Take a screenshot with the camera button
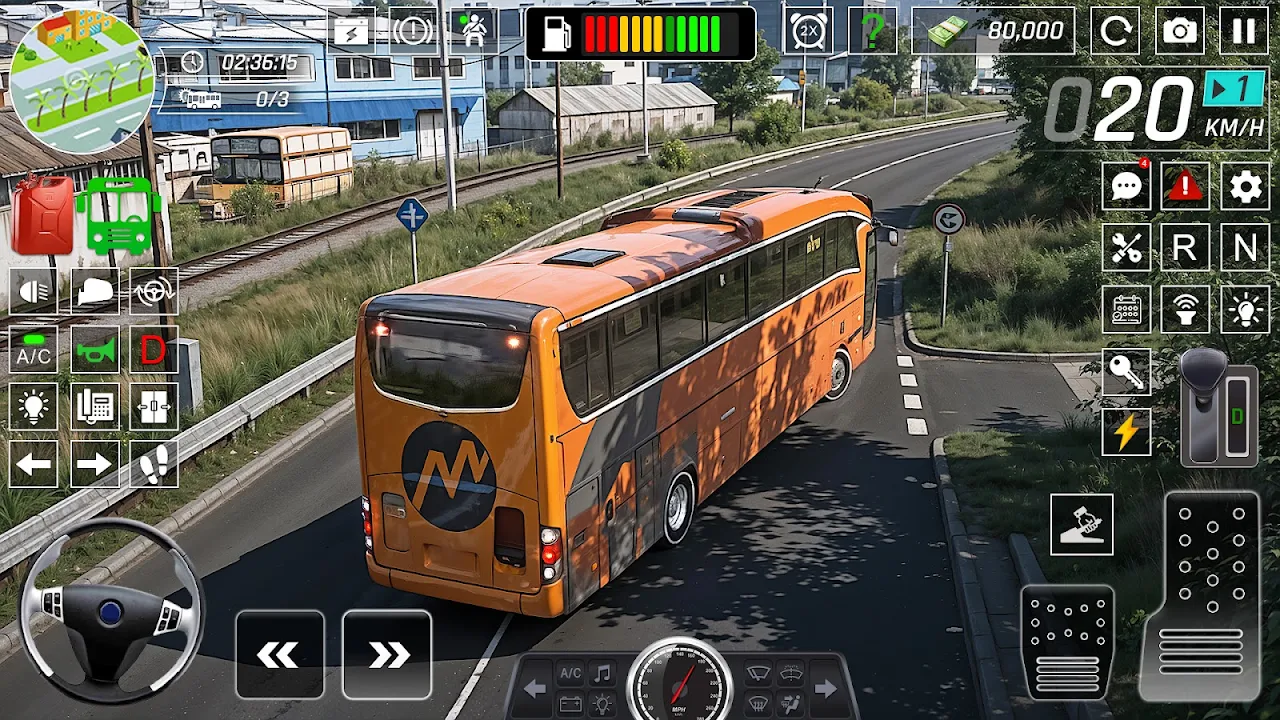Screen dimensions: 1280x720 coord(1180,31)
